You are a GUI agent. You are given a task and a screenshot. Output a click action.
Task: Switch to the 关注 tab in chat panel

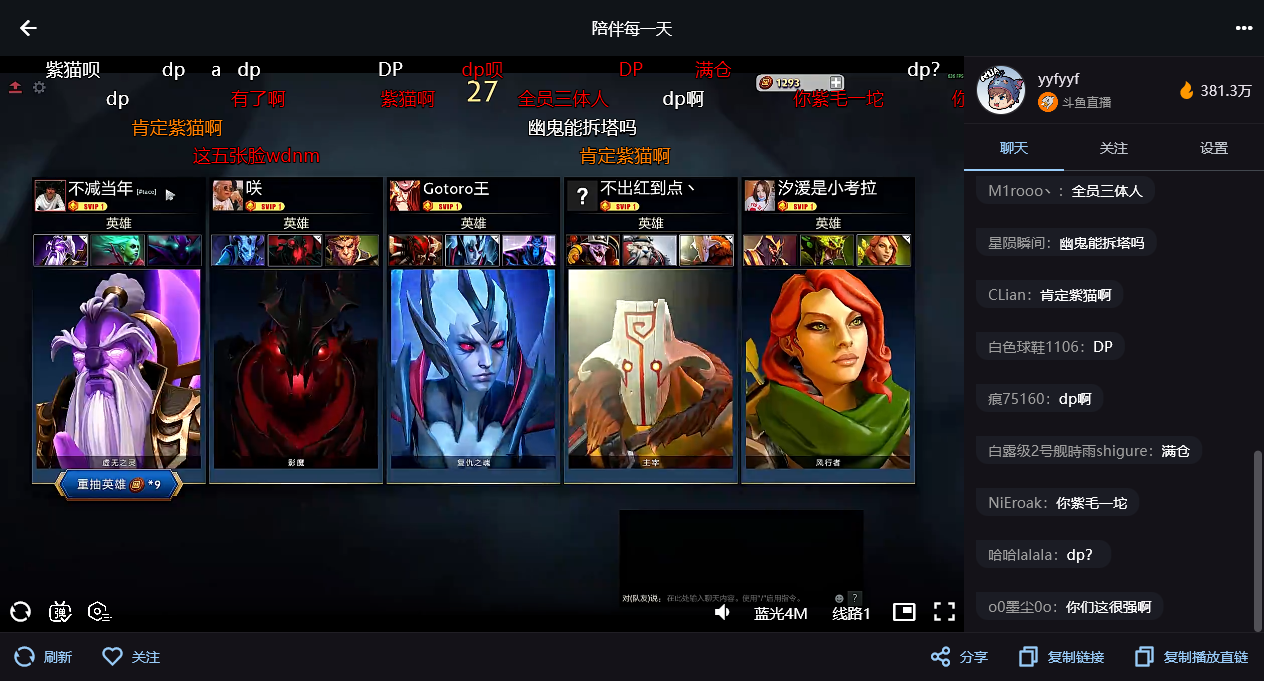(x=1113, y=148)
